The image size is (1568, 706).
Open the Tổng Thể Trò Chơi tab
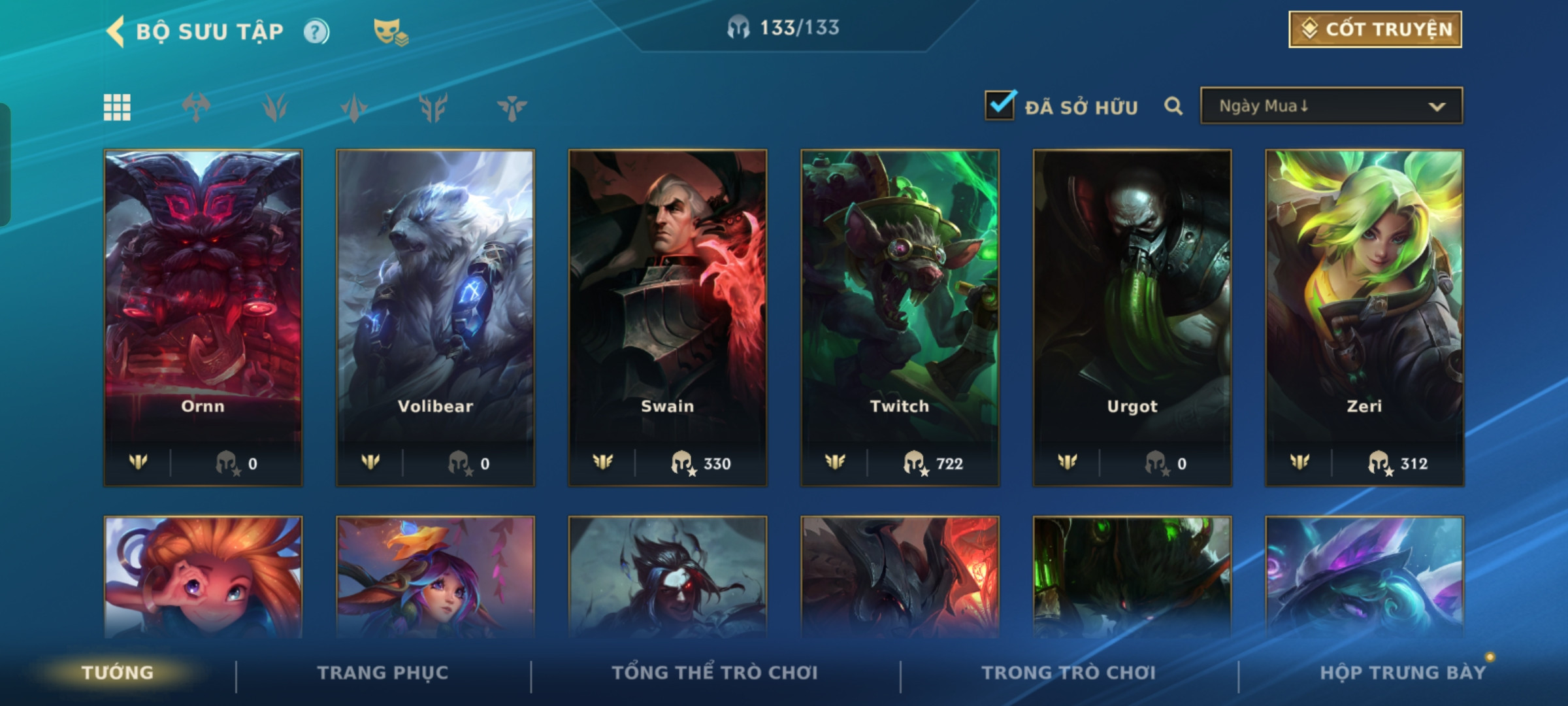click(715, 673)
